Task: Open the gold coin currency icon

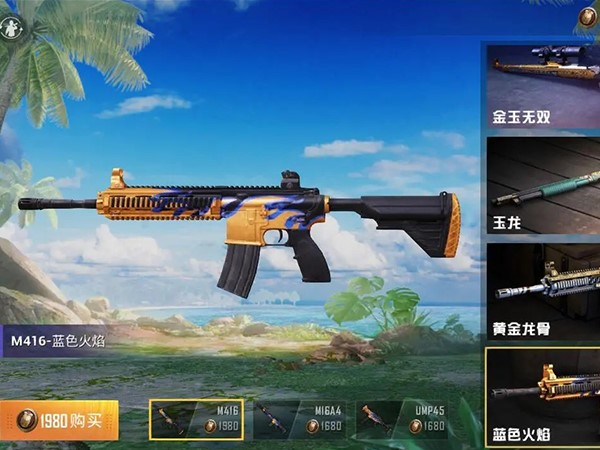Action: pyautogui.click(x=588, y=17)
